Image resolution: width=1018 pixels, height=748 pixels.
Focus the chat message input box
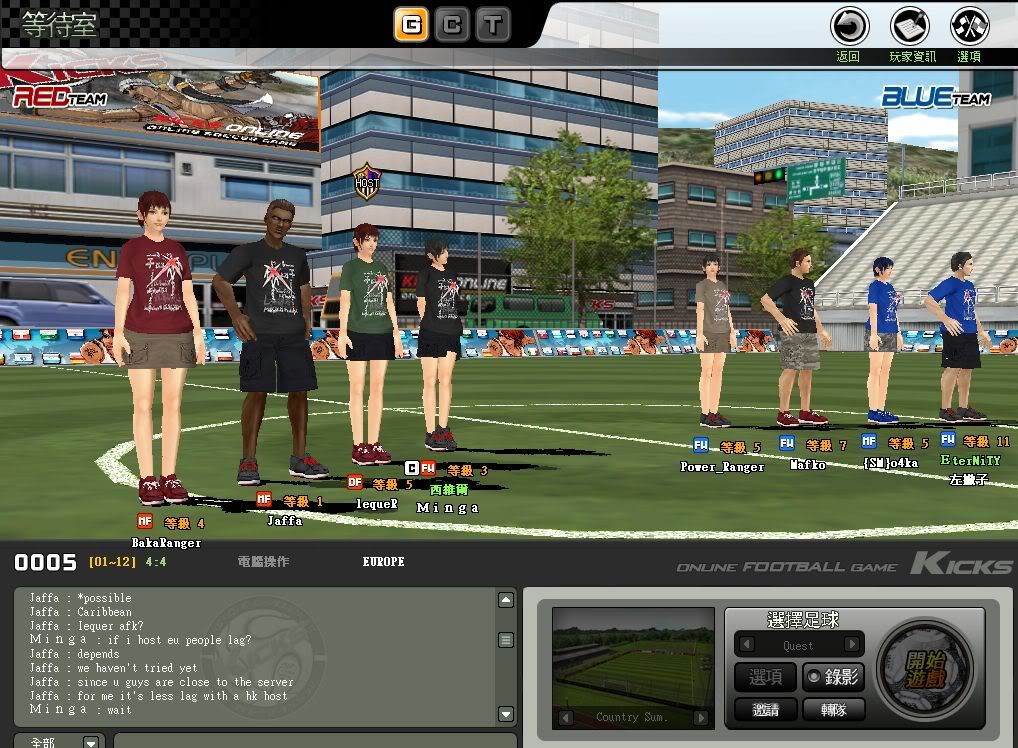(310, 742)
